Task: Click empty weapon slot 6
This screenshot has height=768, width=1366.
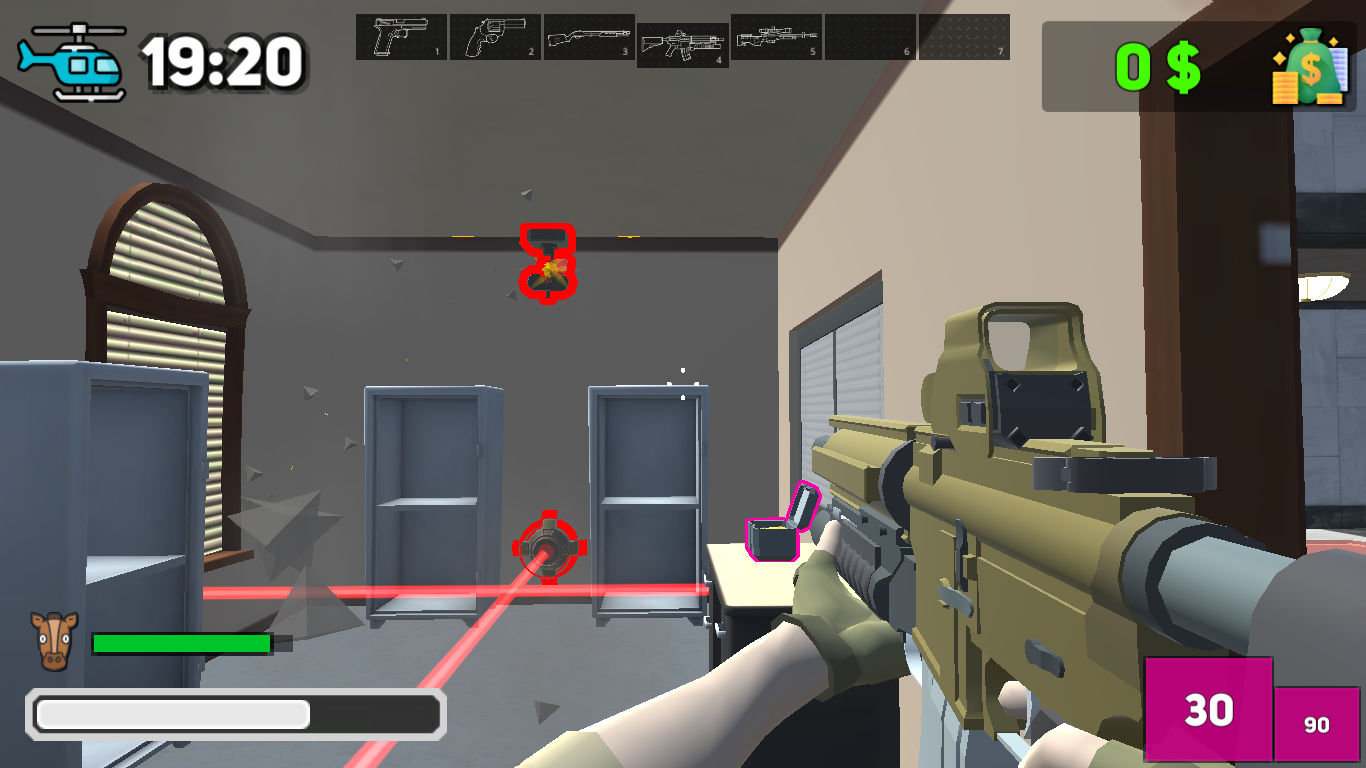Action: tap(868, 39)
